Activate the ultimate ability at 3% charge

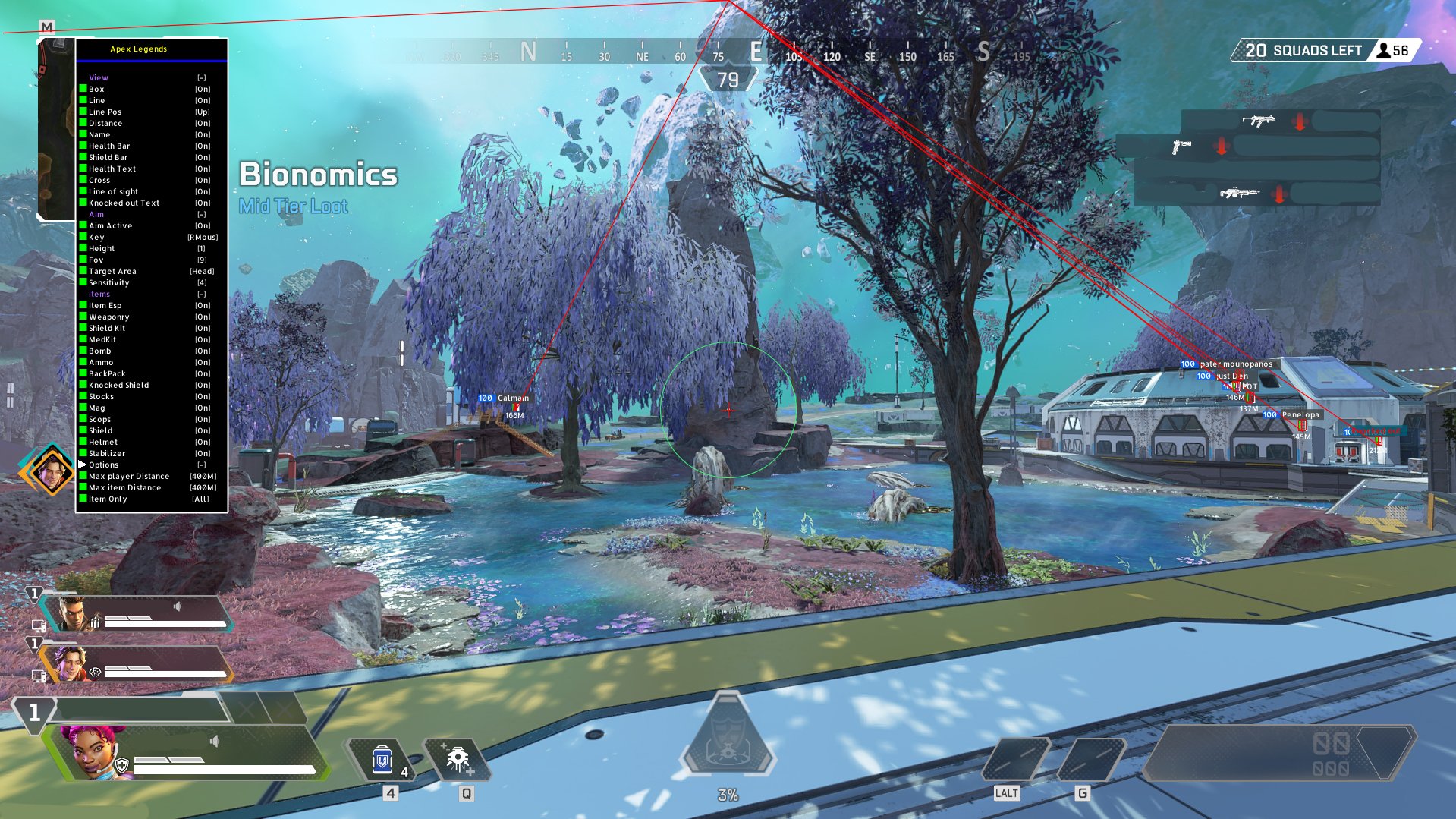click(x=728, y=741)
